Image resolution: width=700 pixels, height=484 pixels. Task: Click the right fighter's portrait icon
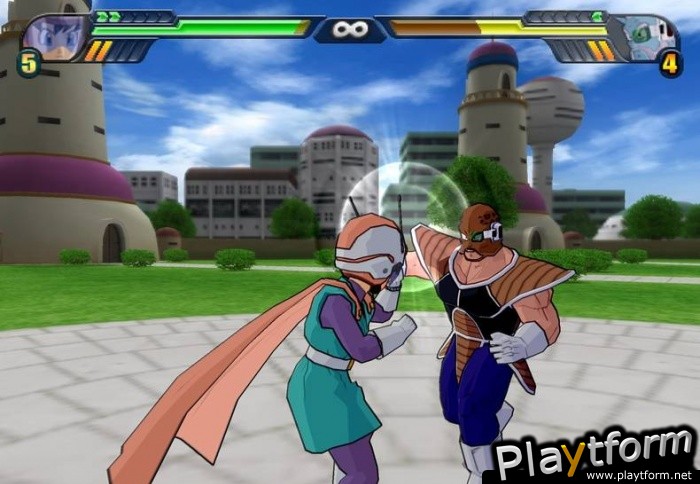pos(645,36)
